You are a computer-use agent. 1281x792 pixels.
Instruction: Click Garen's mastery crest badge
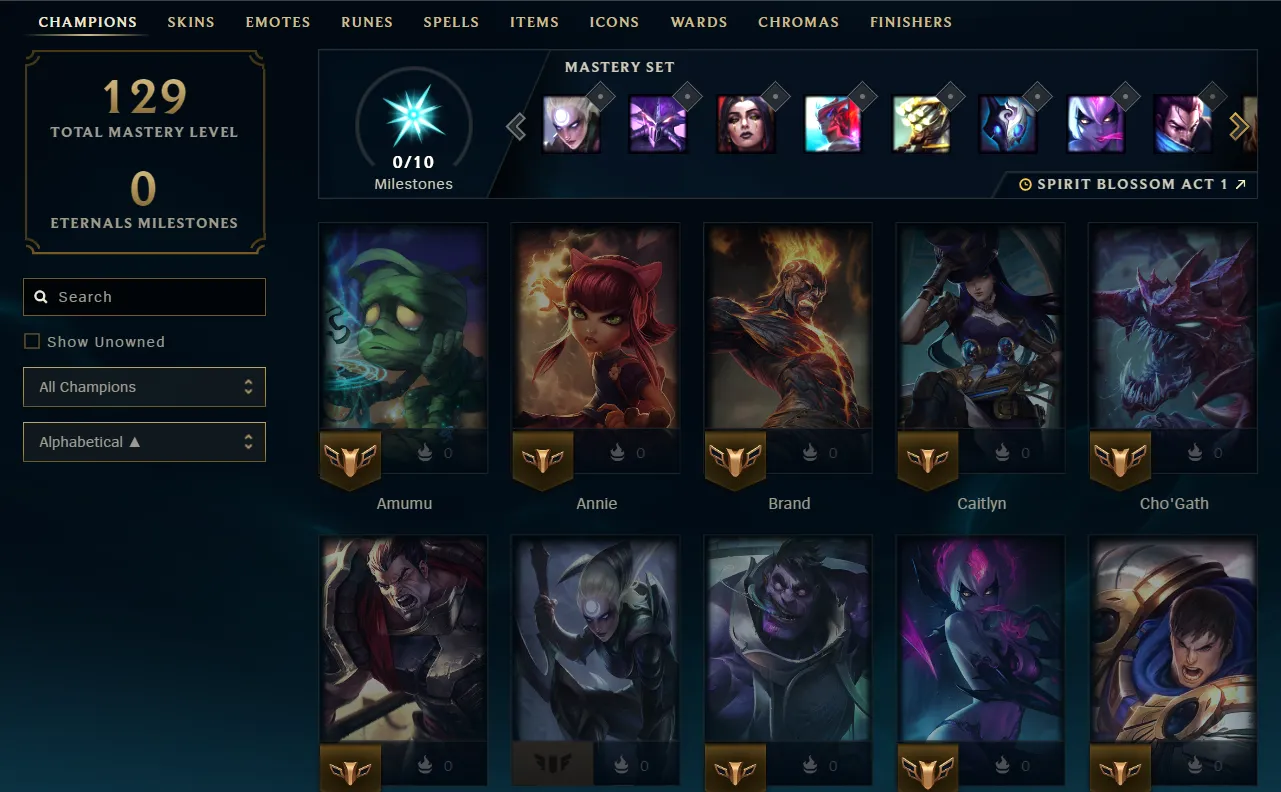tap(1119, 768)
